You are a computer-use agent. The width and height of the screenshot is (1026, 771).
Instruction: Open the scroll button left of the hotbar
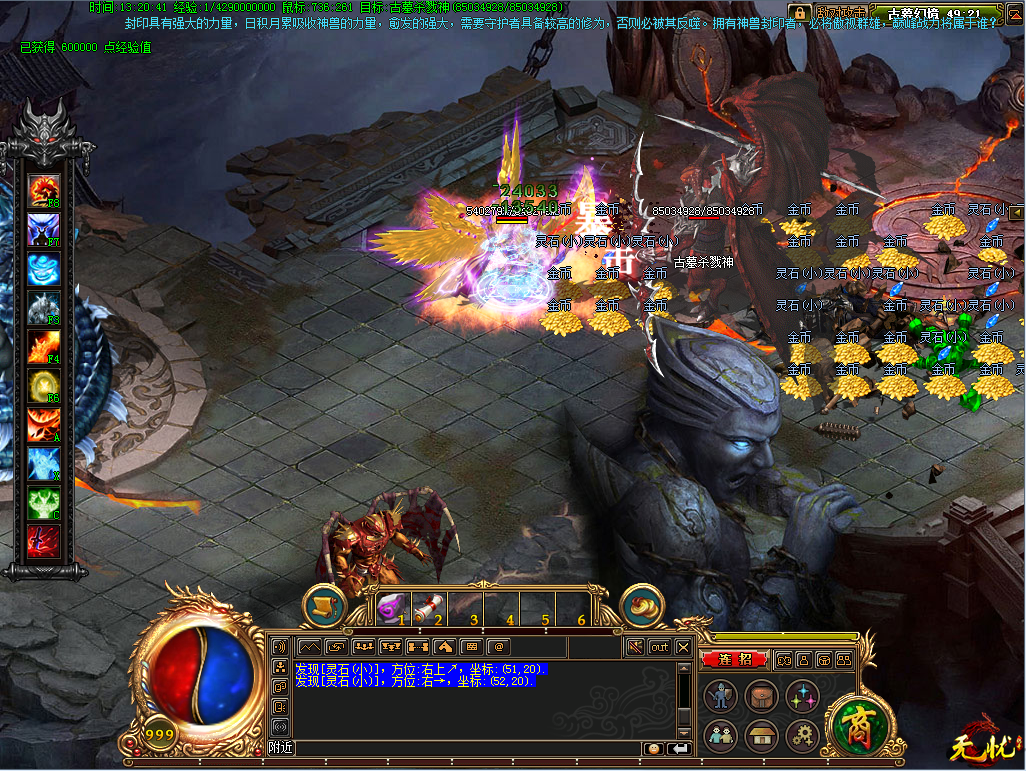coord(323,606)
